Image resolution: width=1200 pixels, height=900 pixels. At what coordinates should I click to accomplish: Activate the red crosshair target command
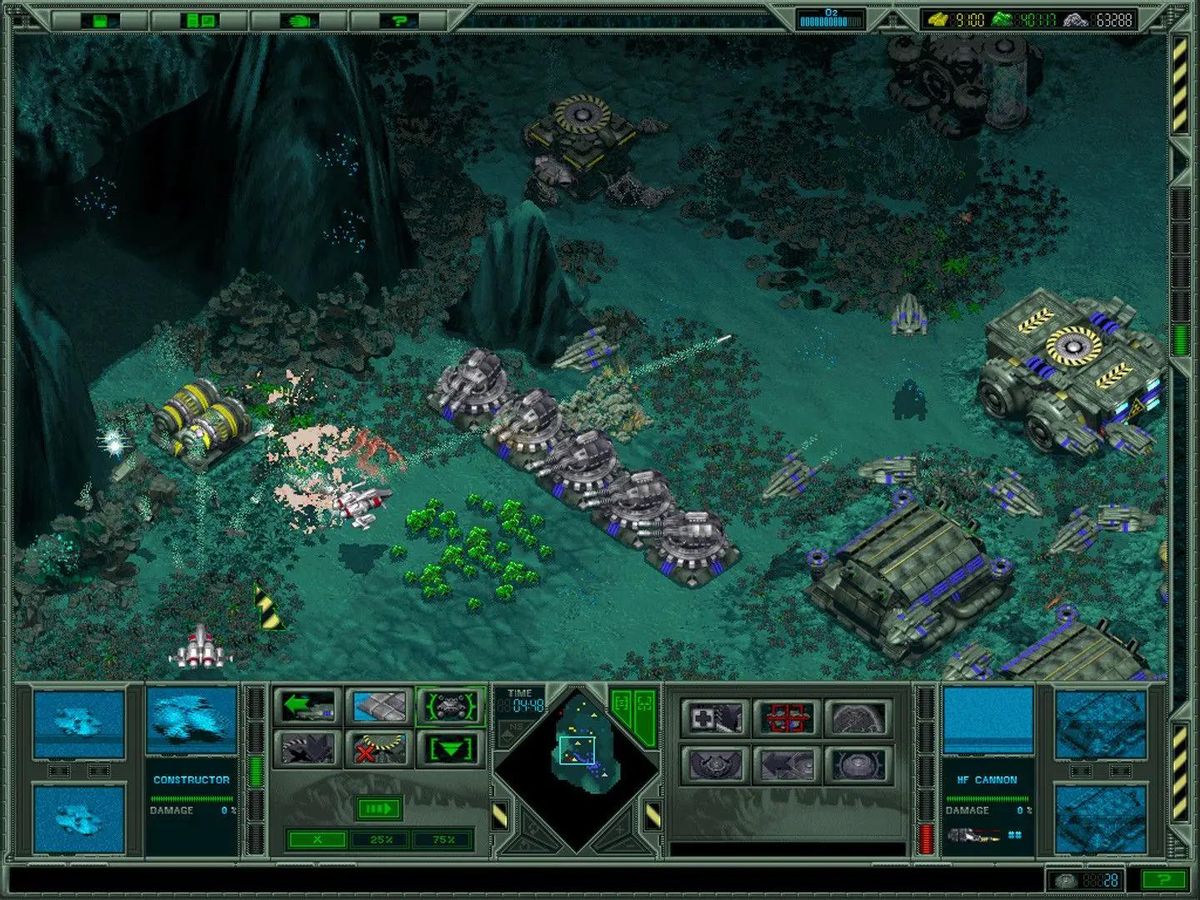(786, 717)
